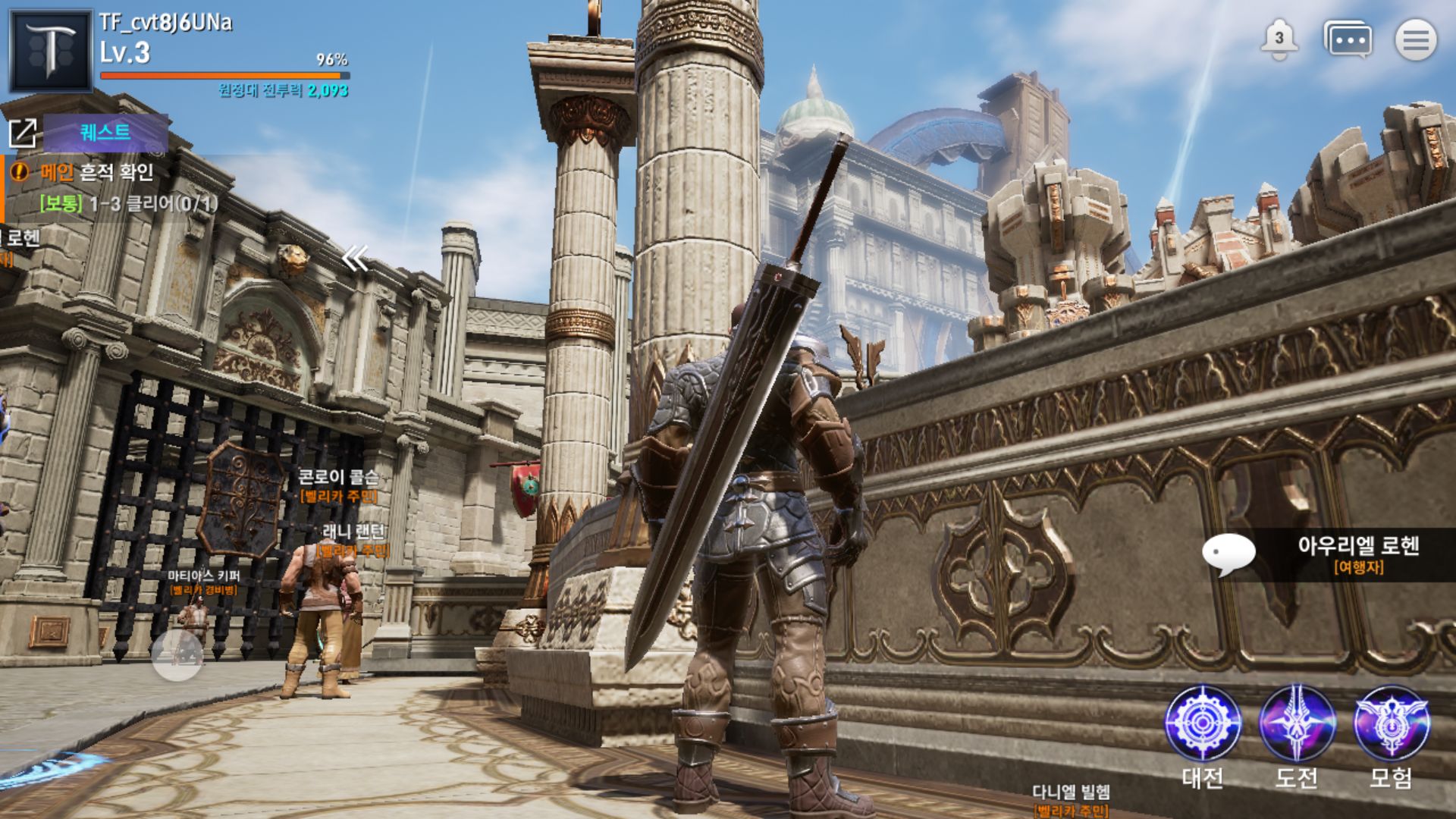Image resolution: width=1456 pixels, height=819 pixels.
Task: Select the 퀘스트 quest tab
Action: coord(105,133)
